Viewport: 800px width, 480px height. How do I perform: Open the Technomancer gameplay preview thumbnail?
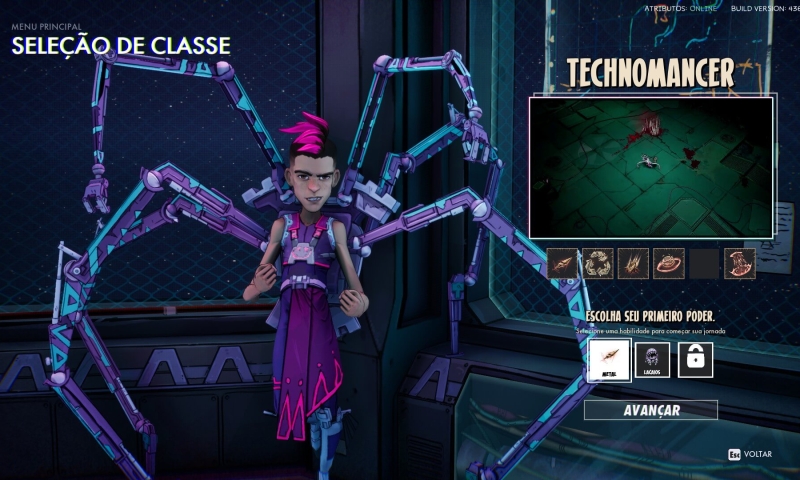pos(651,167)
